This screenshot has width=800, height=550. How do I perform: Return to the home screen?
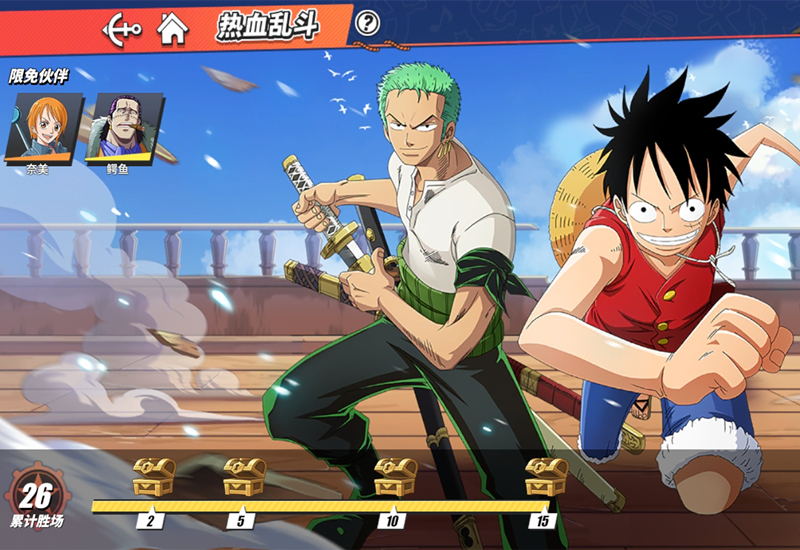click(173, 28)
